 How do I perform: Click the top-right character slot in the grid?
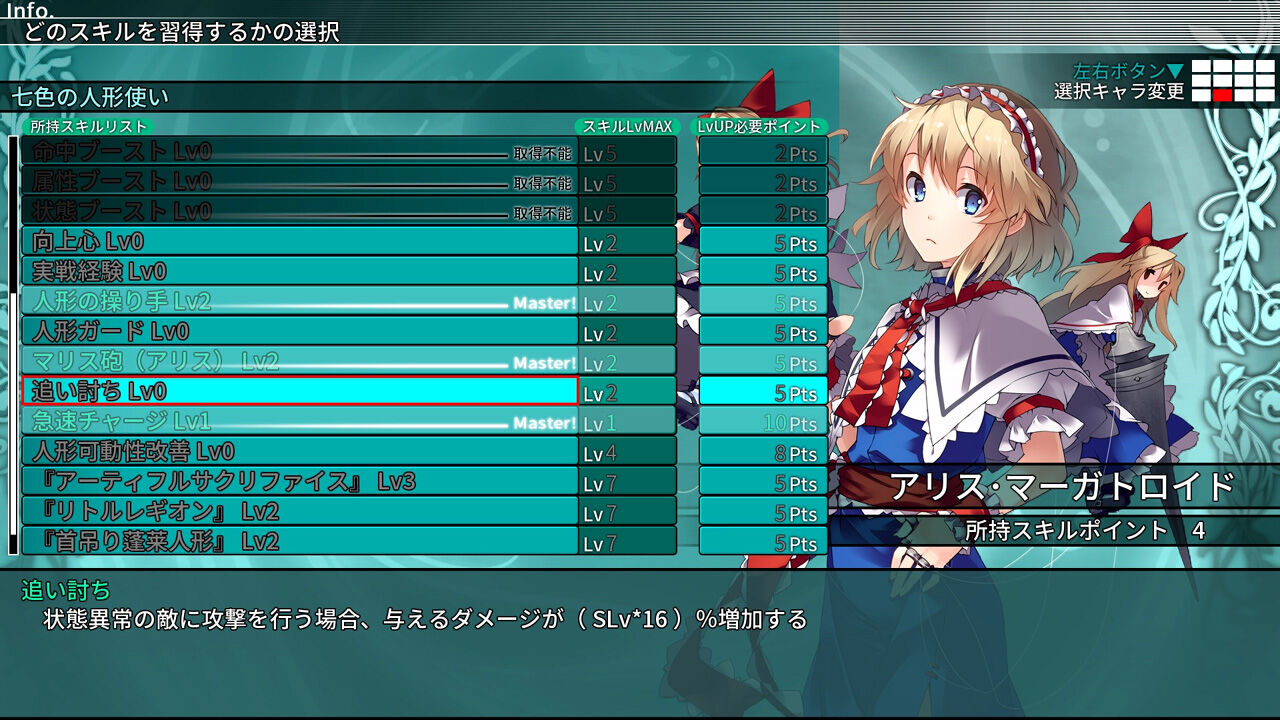(x=1265, y=66)
